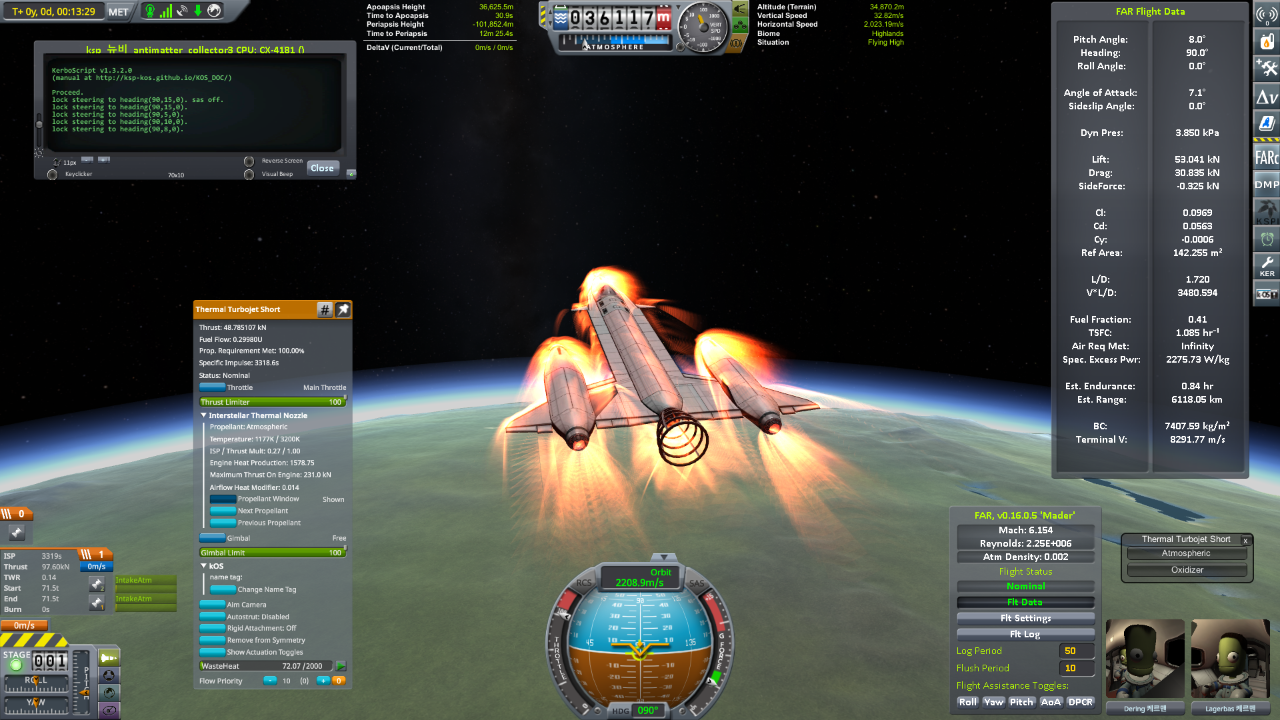The image size is (1280, 720).
Task: Toggle Rigid Attachment on the part
Action: (213, 629)
